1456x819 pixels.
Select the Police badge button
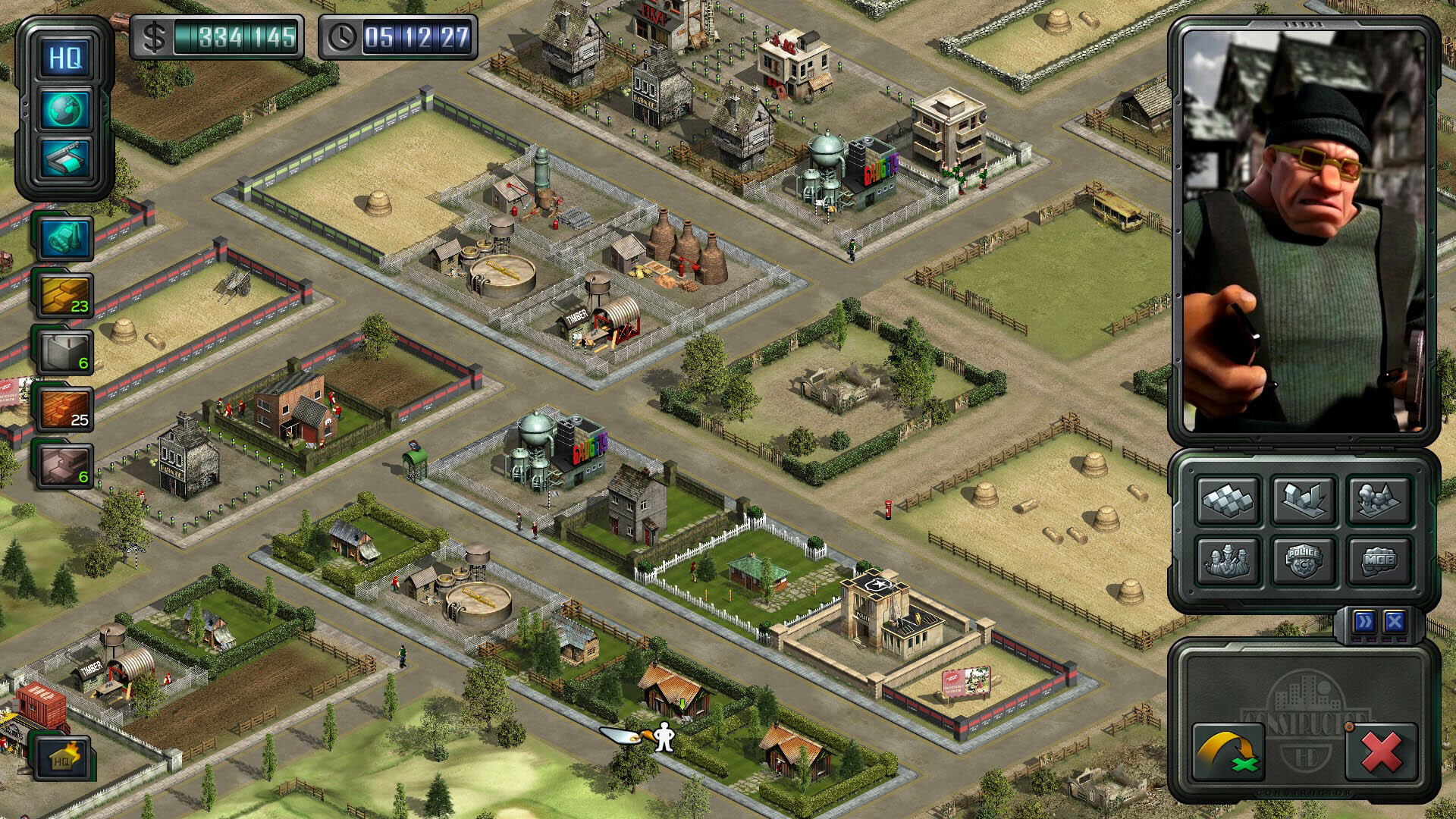point(1304,561)
